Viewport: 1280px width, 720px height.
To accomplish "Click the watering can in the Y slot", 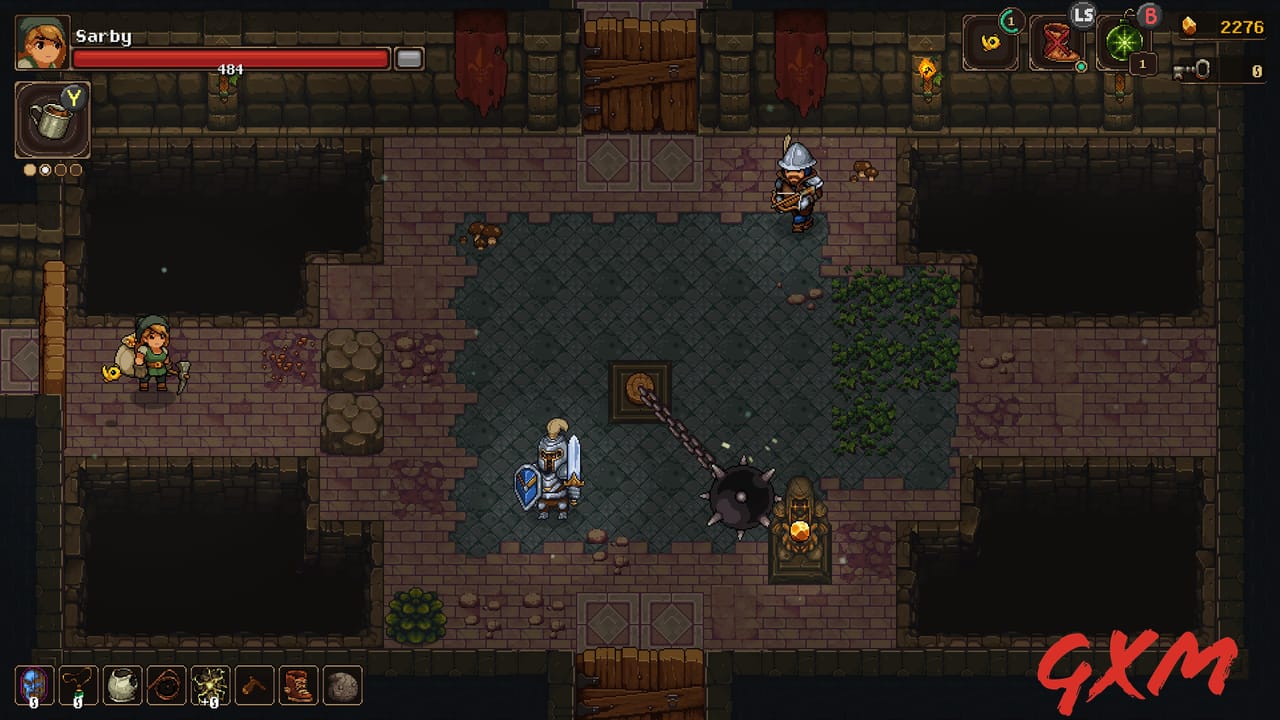I will click(x=51, y=120).
